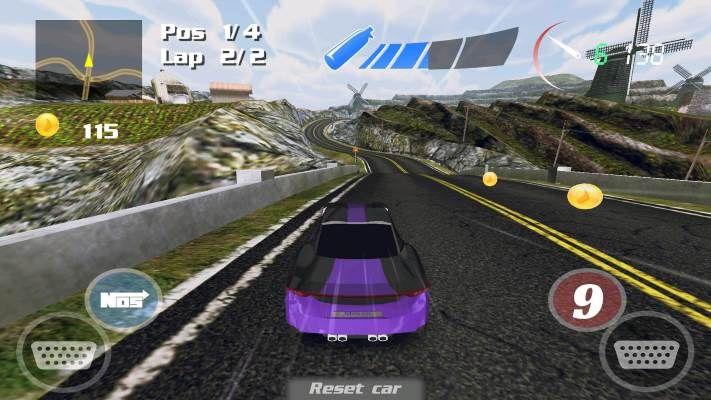Viewport: 711px width, 400px height.
Task: Click the track minimap
Action: pyautogui.click(x=88, y=59)
